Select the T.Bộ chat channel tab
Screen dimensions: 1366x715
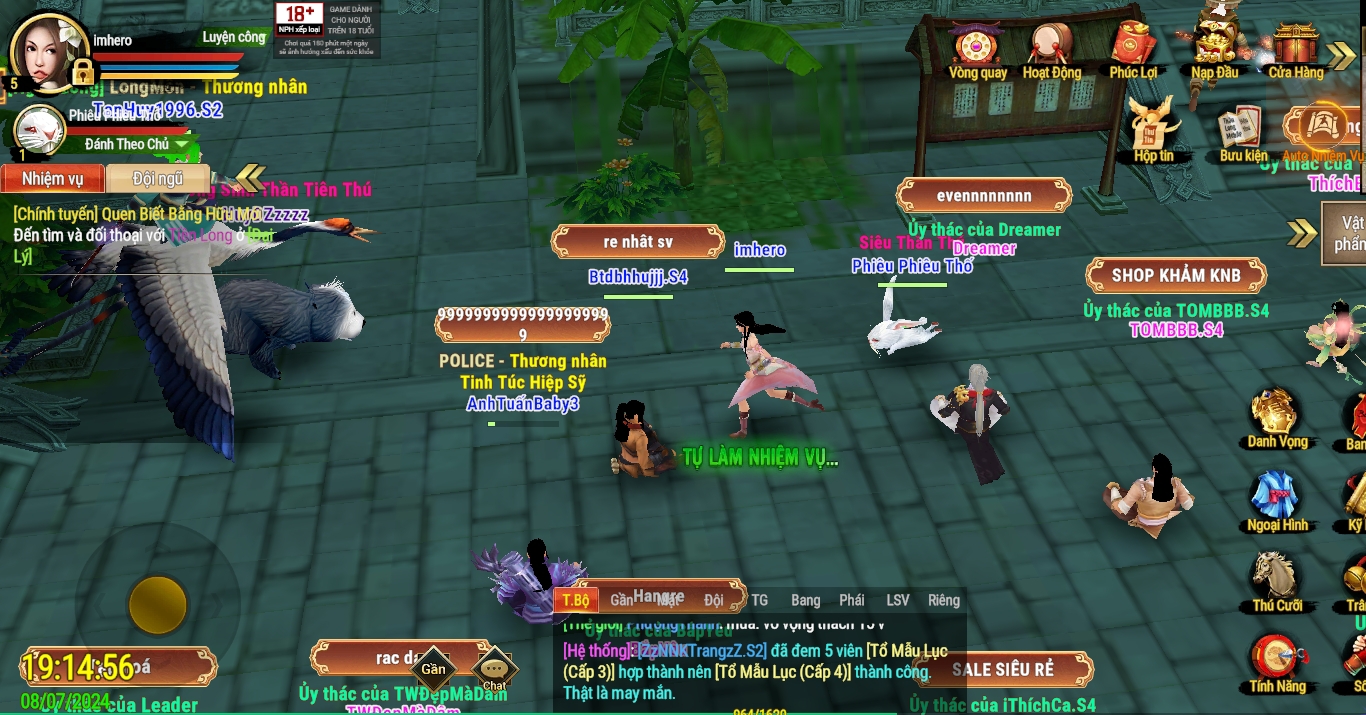click(575, 600)
